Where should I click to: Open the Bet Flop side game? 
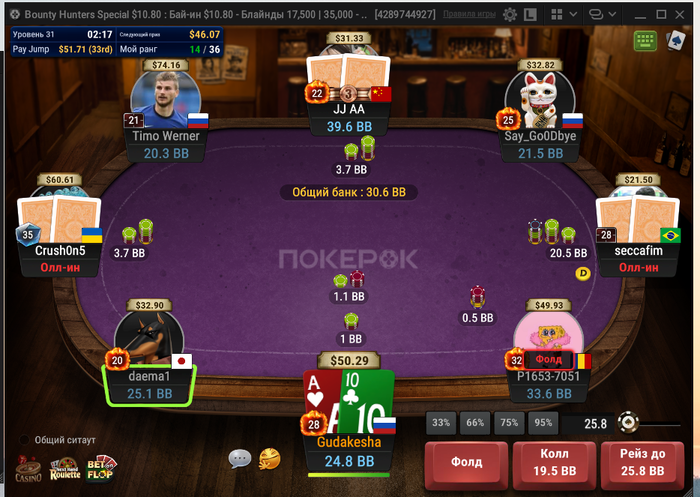[x=101, y=468]
